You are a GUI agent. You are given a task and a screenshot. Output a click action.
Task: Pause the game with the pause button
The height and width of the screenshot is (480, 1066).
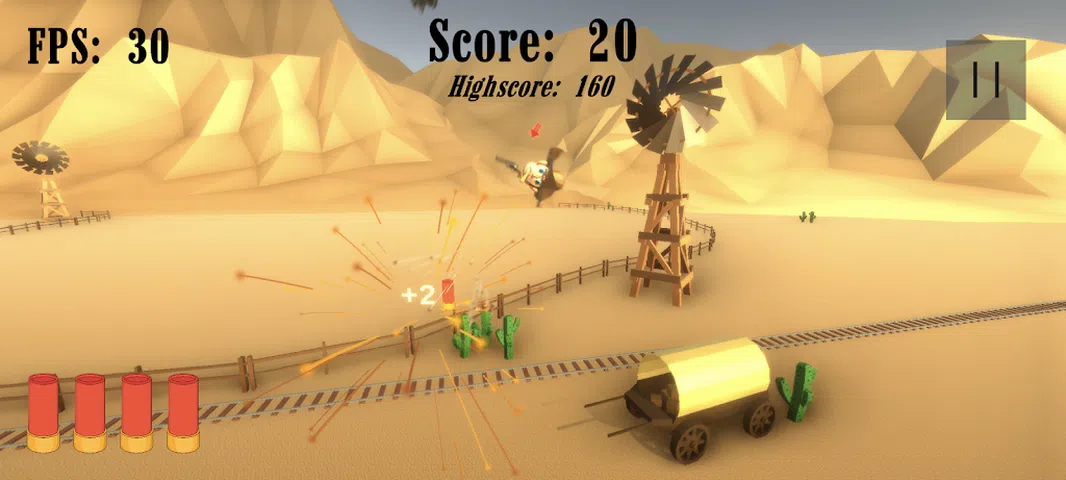coord(985,80)
